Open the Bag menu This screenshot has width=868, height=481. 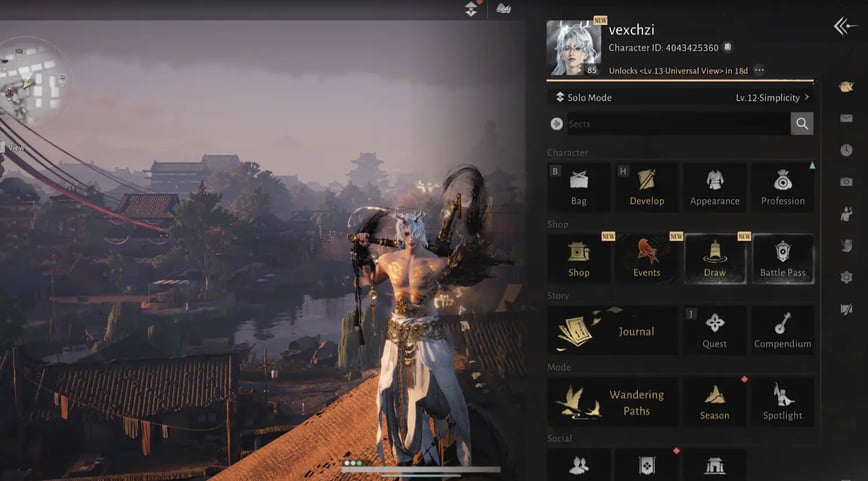(x=579, y=187)
